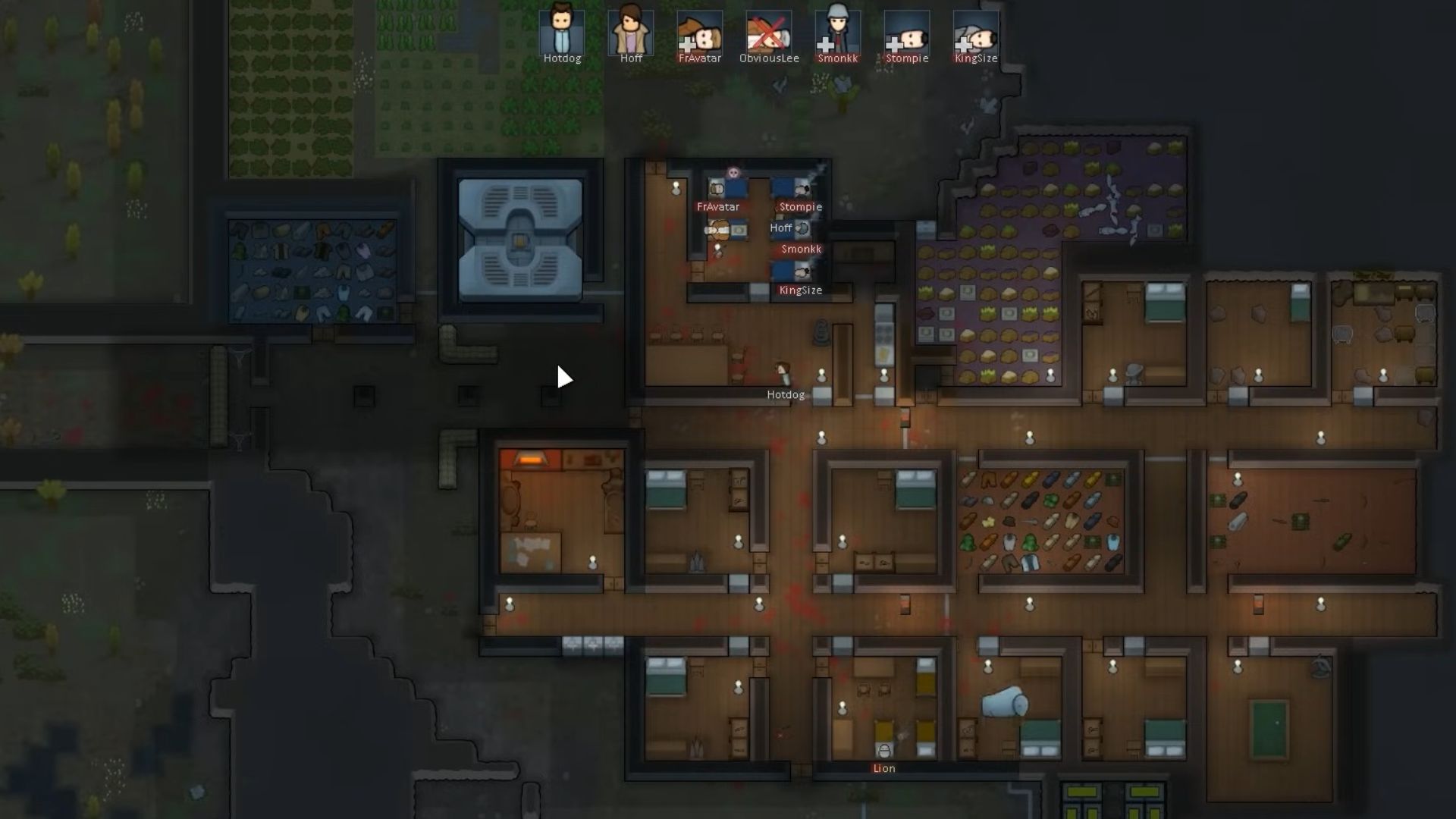Select the electric stove in the kitchen
The image size is (1456, 819).
(x=882, y=332)
